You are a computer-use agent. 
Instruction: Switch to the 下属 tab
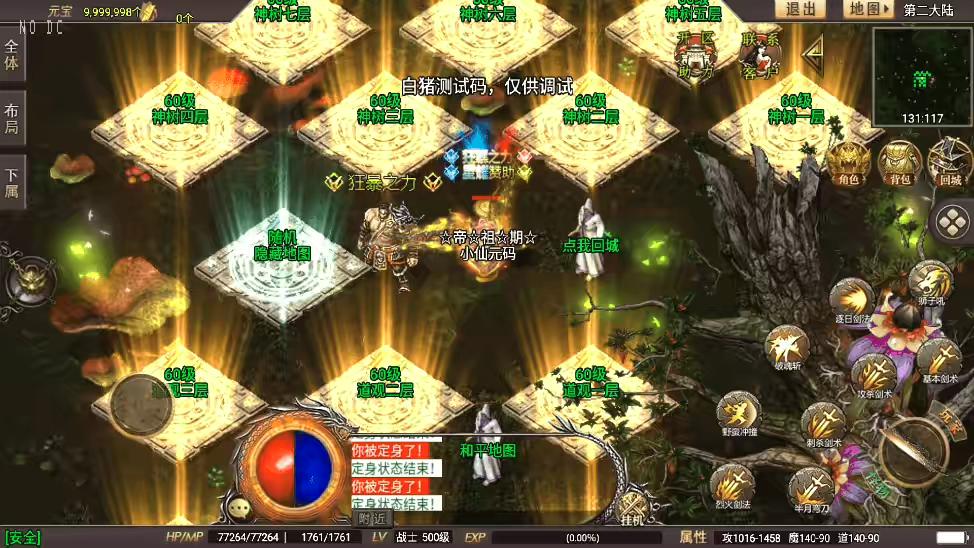pyautogui.click(x=12, y=182)
